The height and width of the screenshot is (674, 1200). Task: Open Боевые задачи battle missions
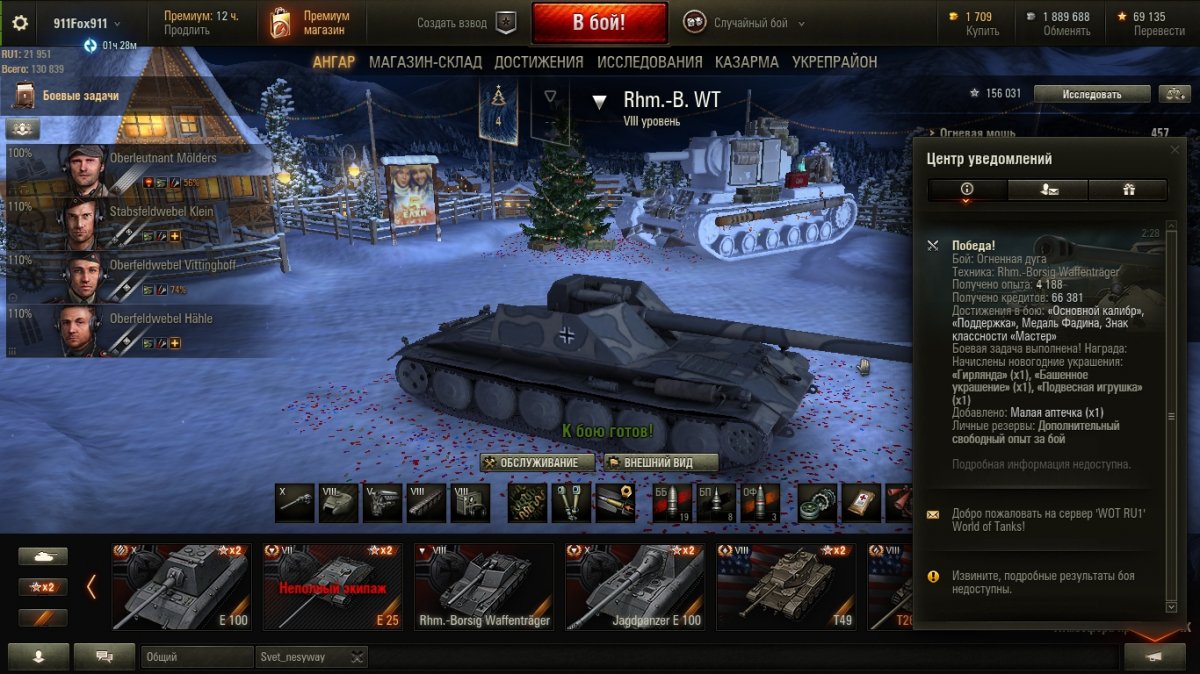(x=80, y=96)
